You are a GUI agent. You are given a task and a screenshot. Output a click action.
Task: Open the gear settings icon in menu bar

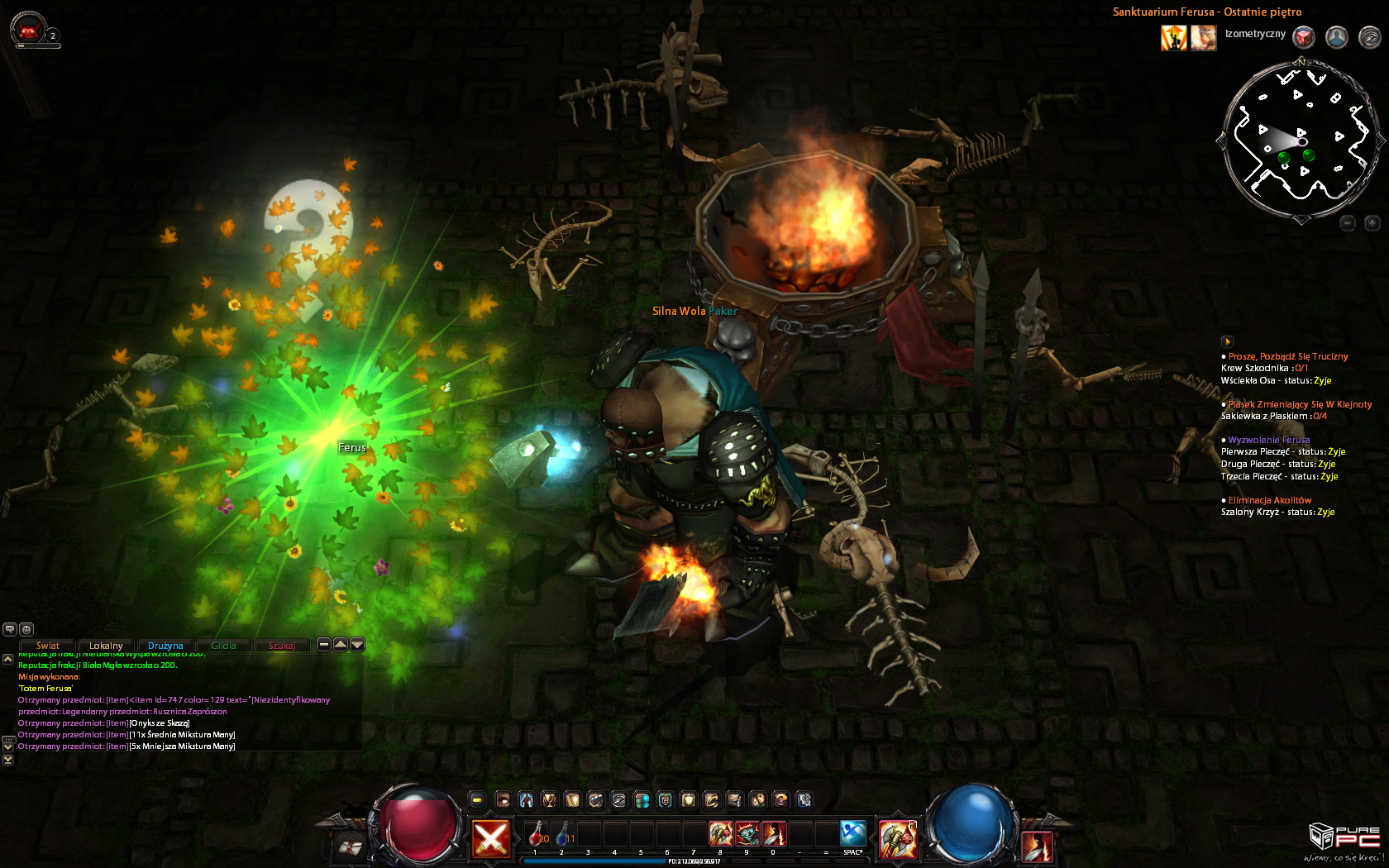[x=804, y=799]
